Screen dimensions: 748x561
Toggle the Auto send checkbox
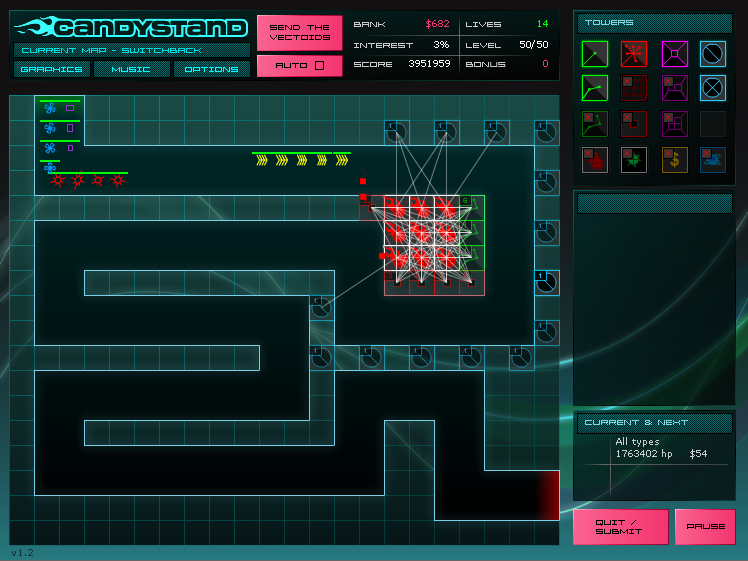[299, 66]
